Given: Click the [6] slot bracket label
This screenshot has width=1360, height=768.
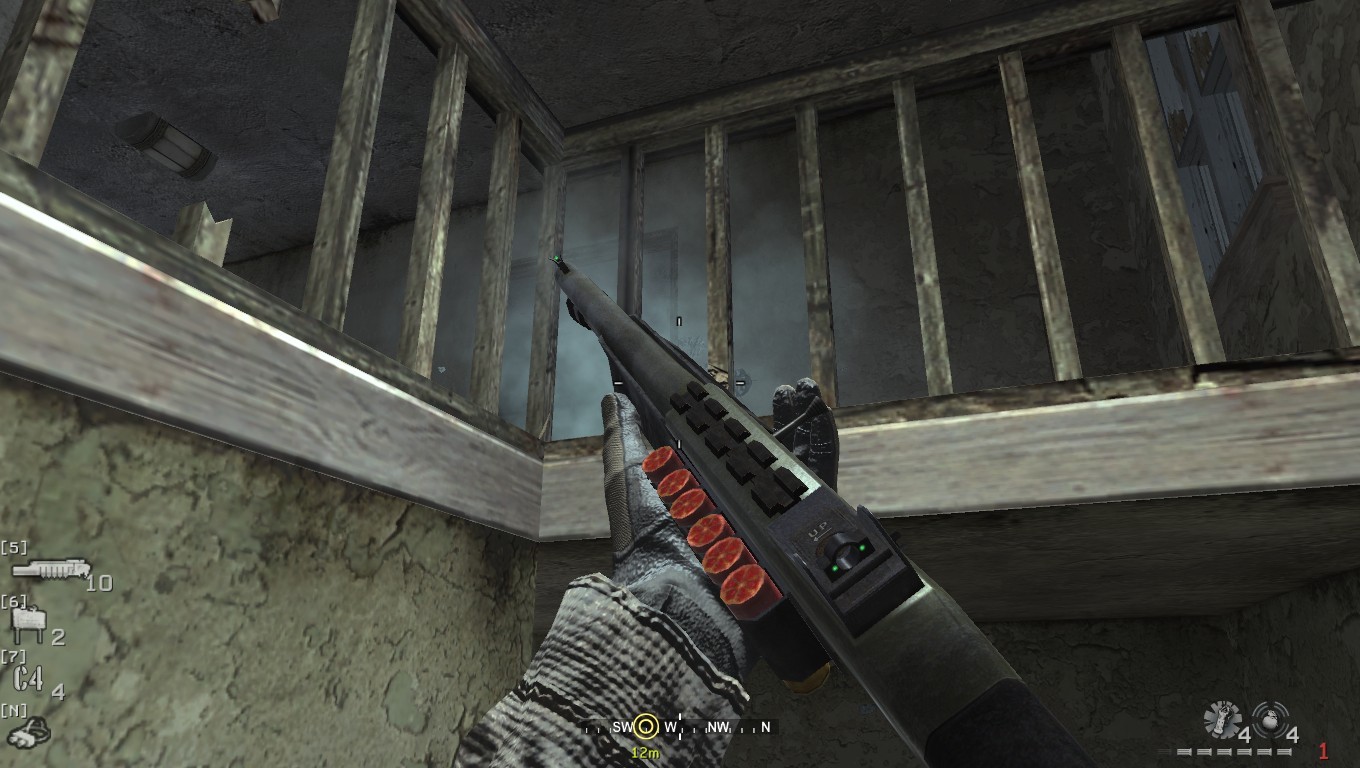Looking at the screenshot, I should pos(13,601).
